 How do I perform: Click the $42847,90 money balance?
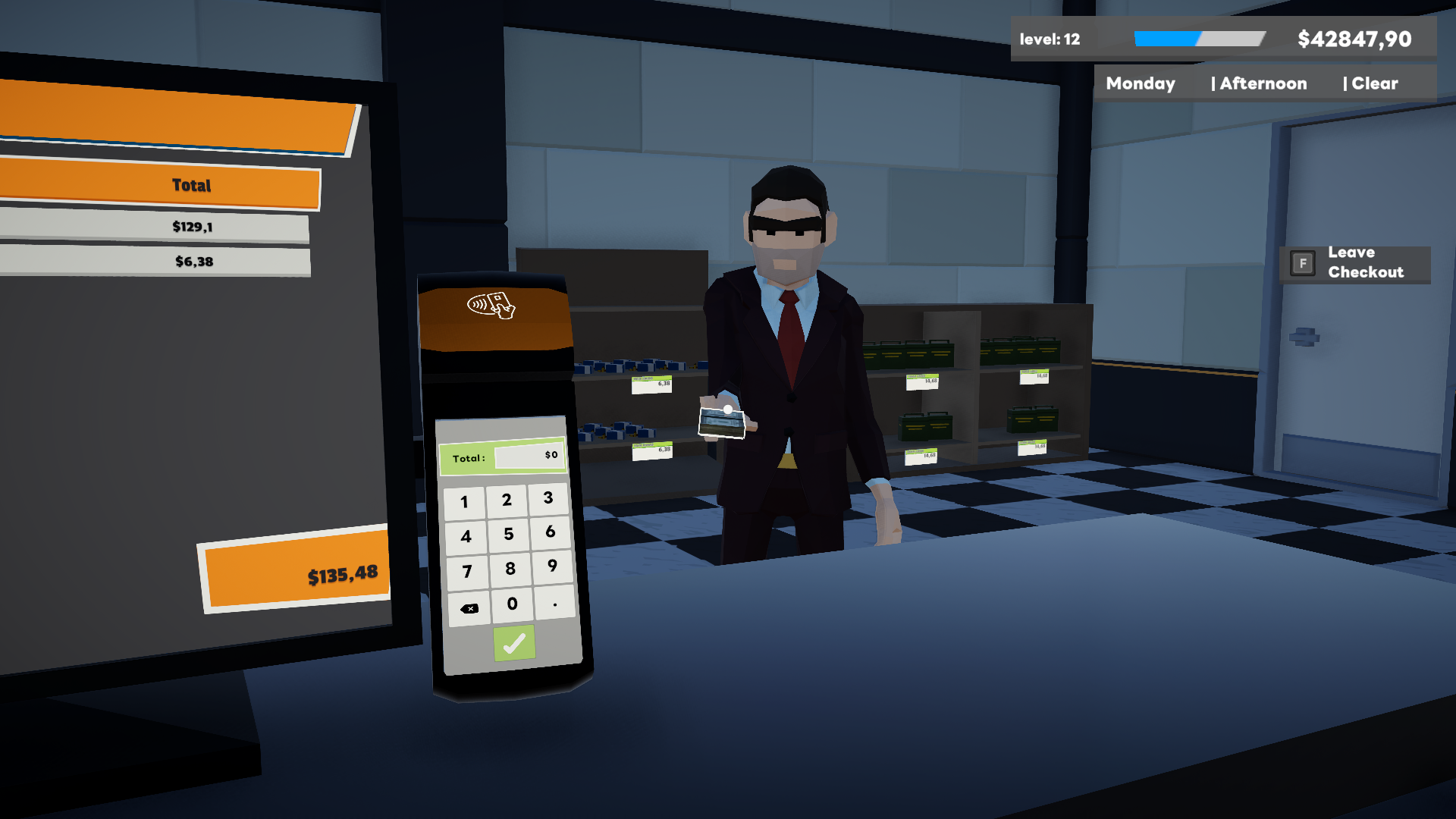coord(1354,39)
